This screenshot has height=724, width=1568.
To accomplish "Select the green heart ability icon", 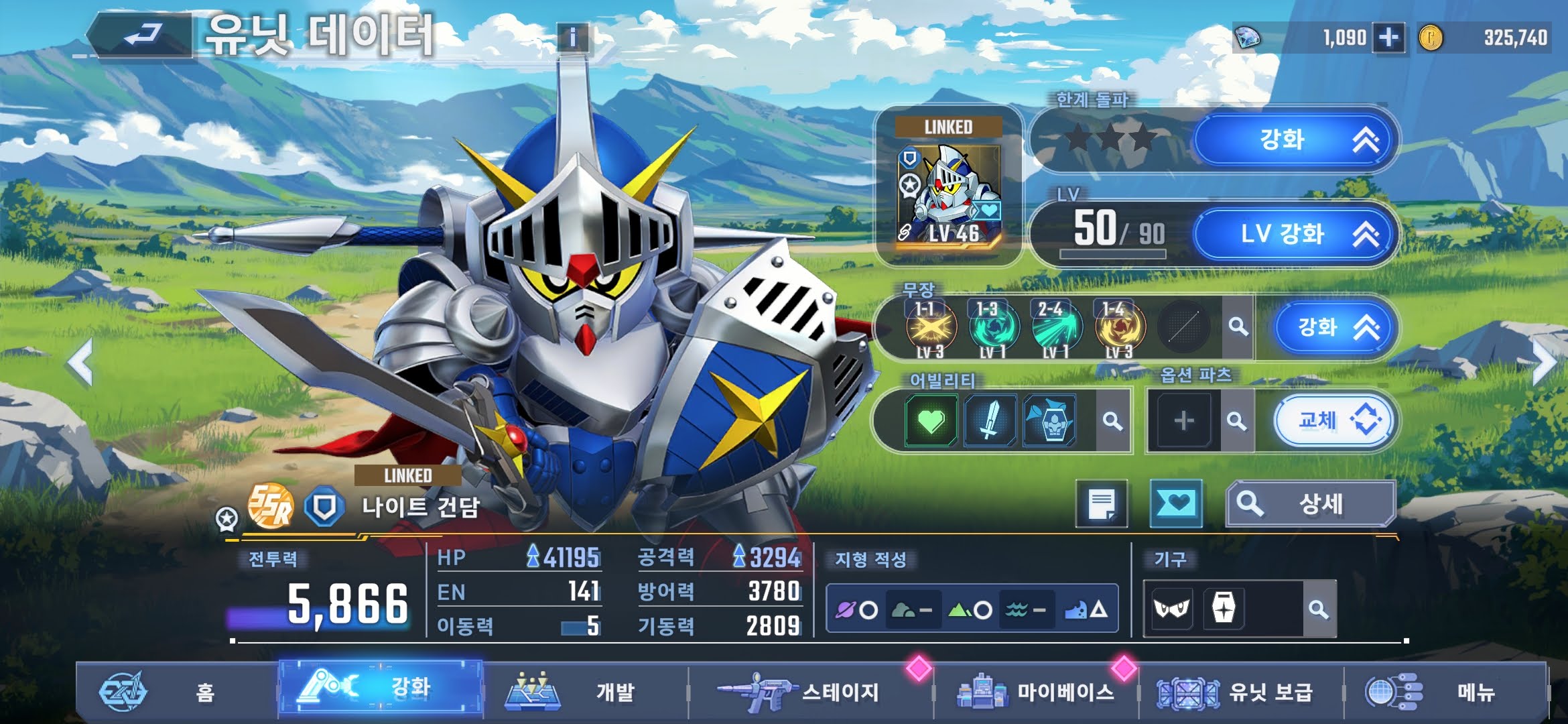I will tap(931, 421).
